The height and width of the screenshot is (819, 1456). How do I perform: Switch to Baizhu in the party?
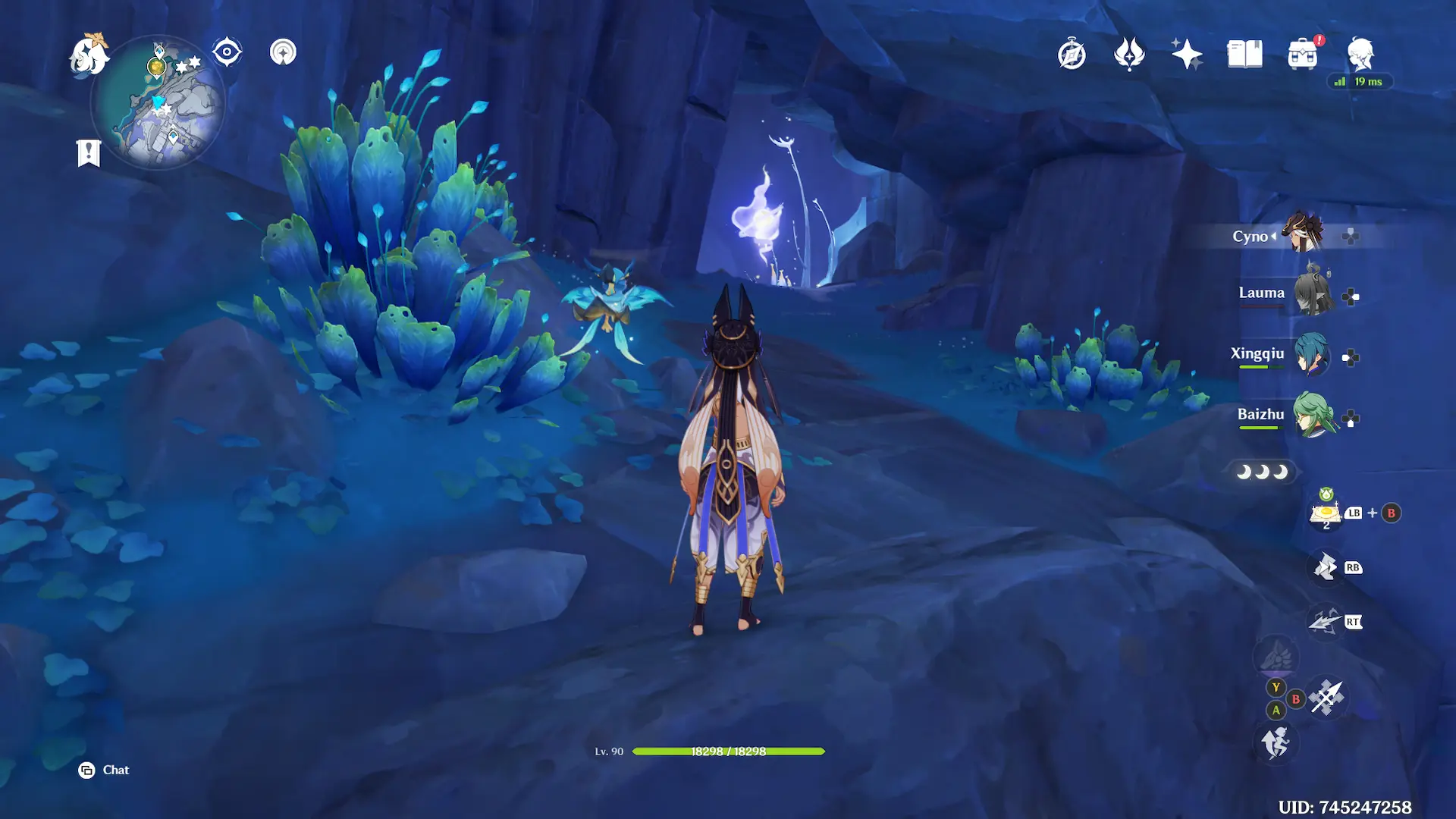tap(1313, 415)
